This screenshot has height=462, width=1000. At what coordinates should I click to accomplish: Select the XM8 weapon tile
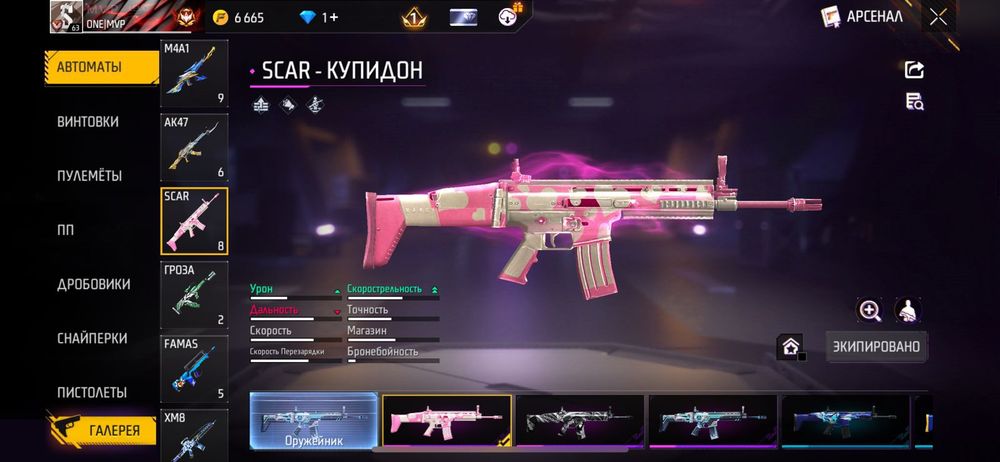pyautogui.click(x=194, y=434)
